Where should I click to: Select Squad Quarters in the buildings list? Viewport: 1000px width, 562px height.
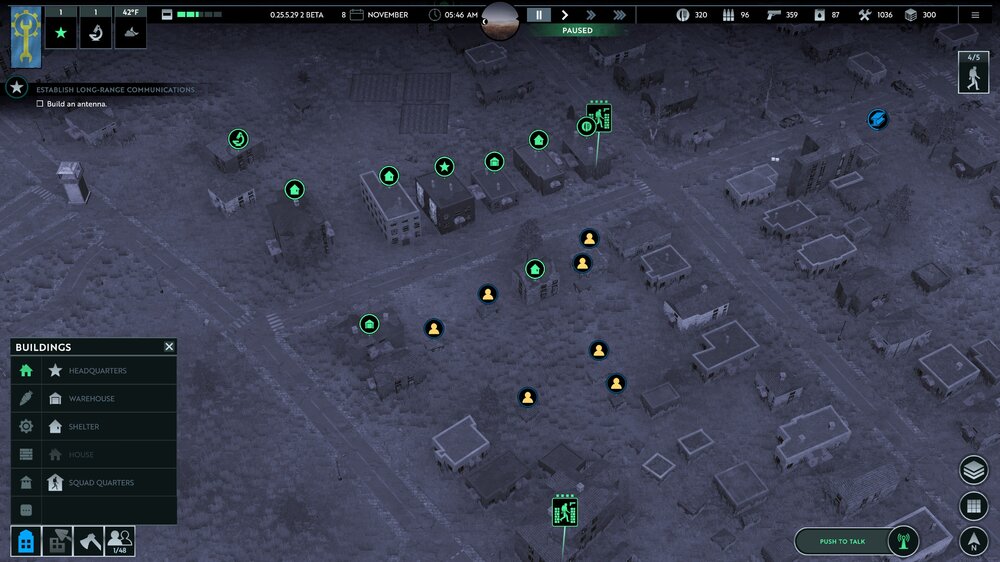[101, 483]
